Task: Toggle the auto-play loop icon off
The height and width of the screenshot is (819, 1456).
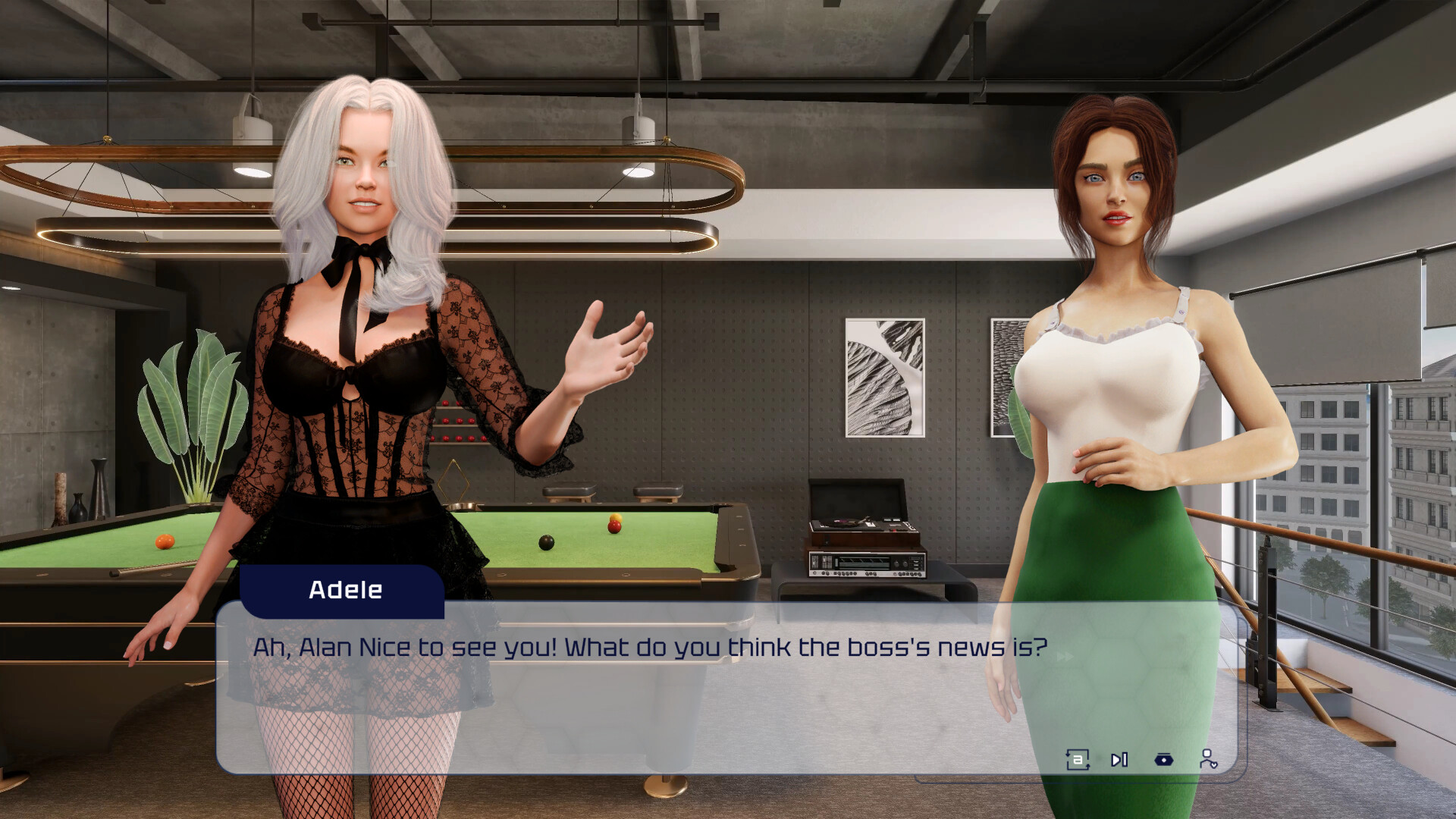Action: pyautogui.click(x=1078, y=759)
